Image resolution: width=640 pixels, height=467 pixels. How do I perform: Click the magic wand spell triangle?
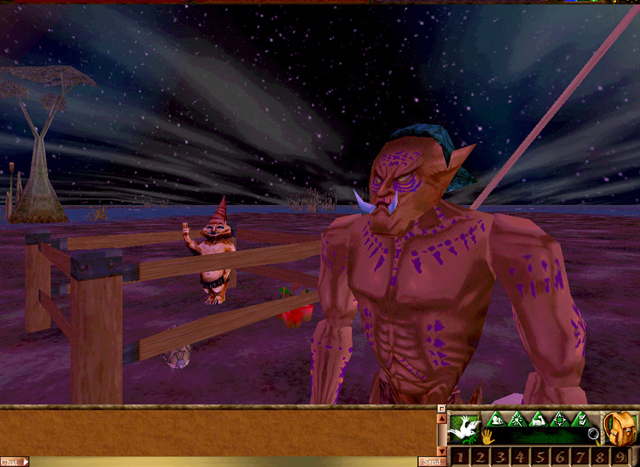click(517, 420)
